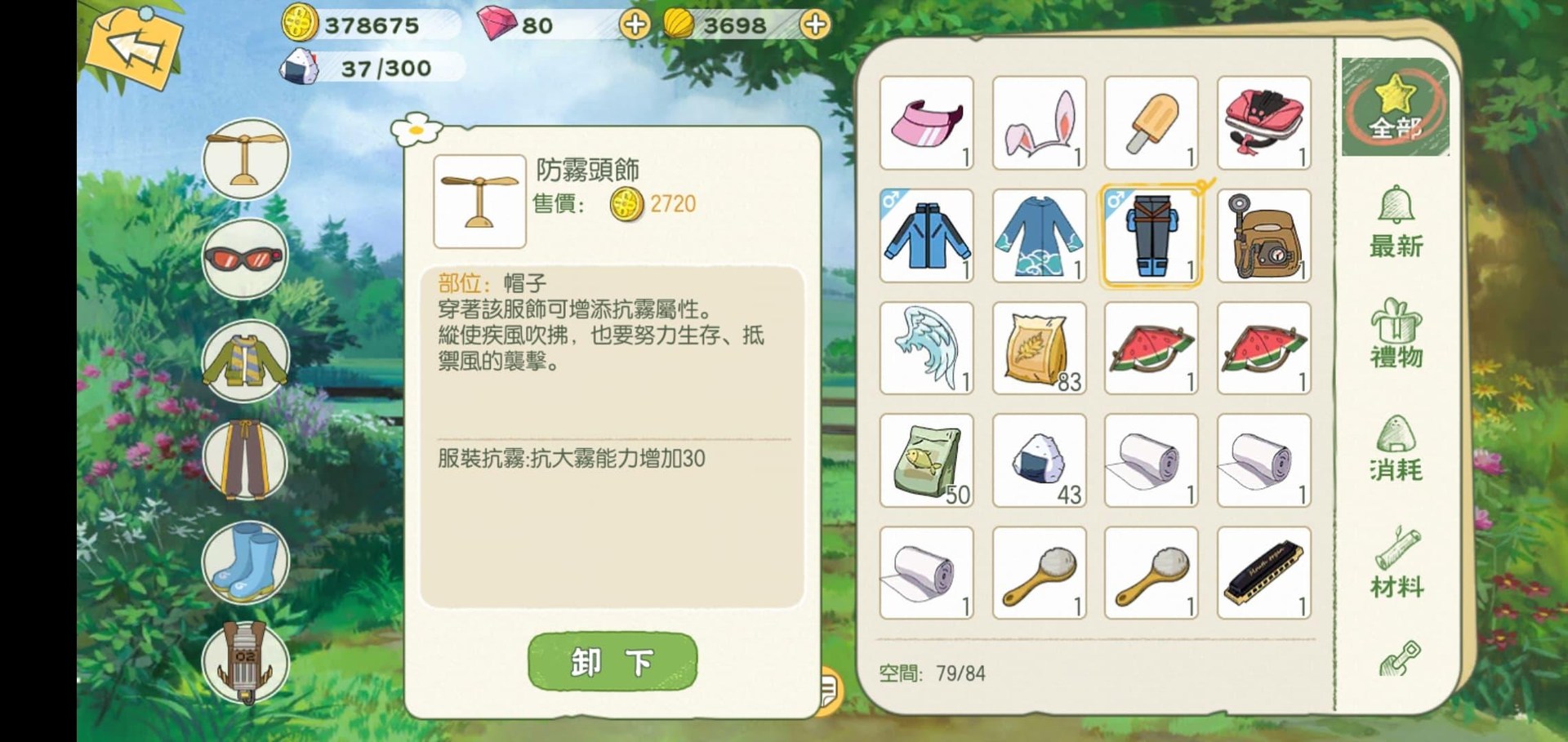Select the pink visor in the inventory
Viewport: 1568px width, 742px height.
click(x=926, y=124)
